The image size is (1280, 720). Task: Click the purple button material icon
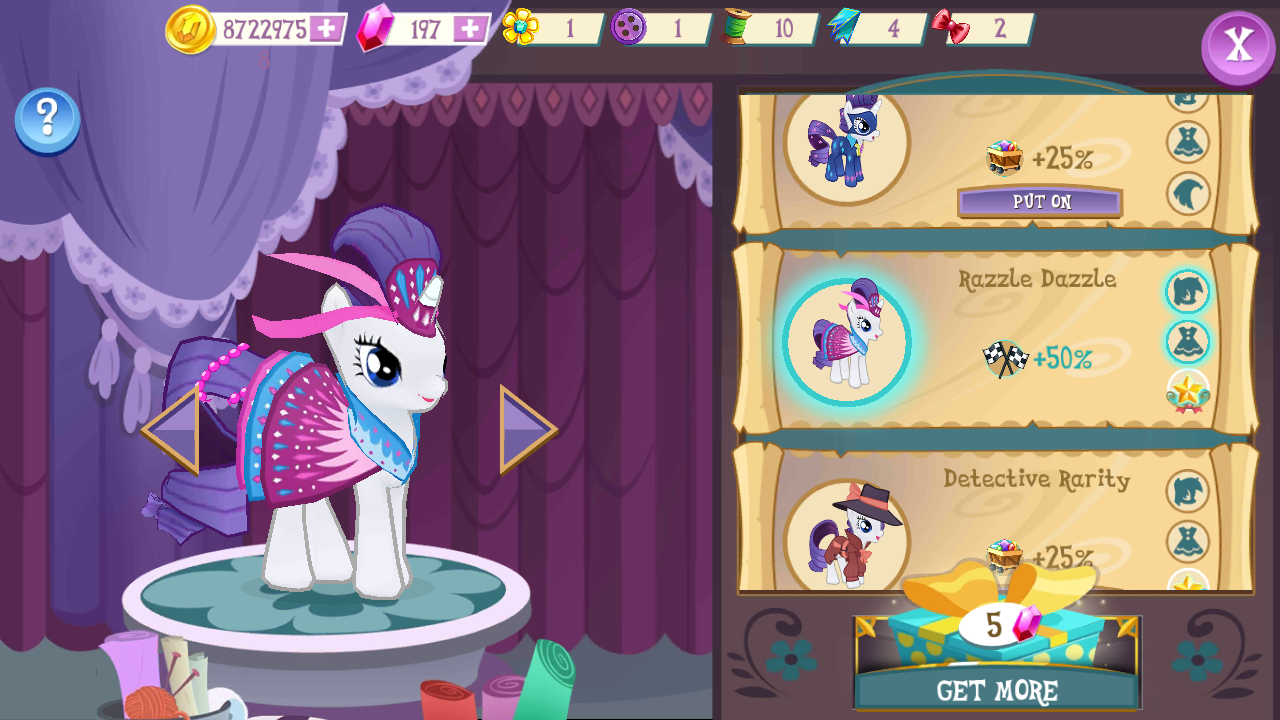[630, 28]
